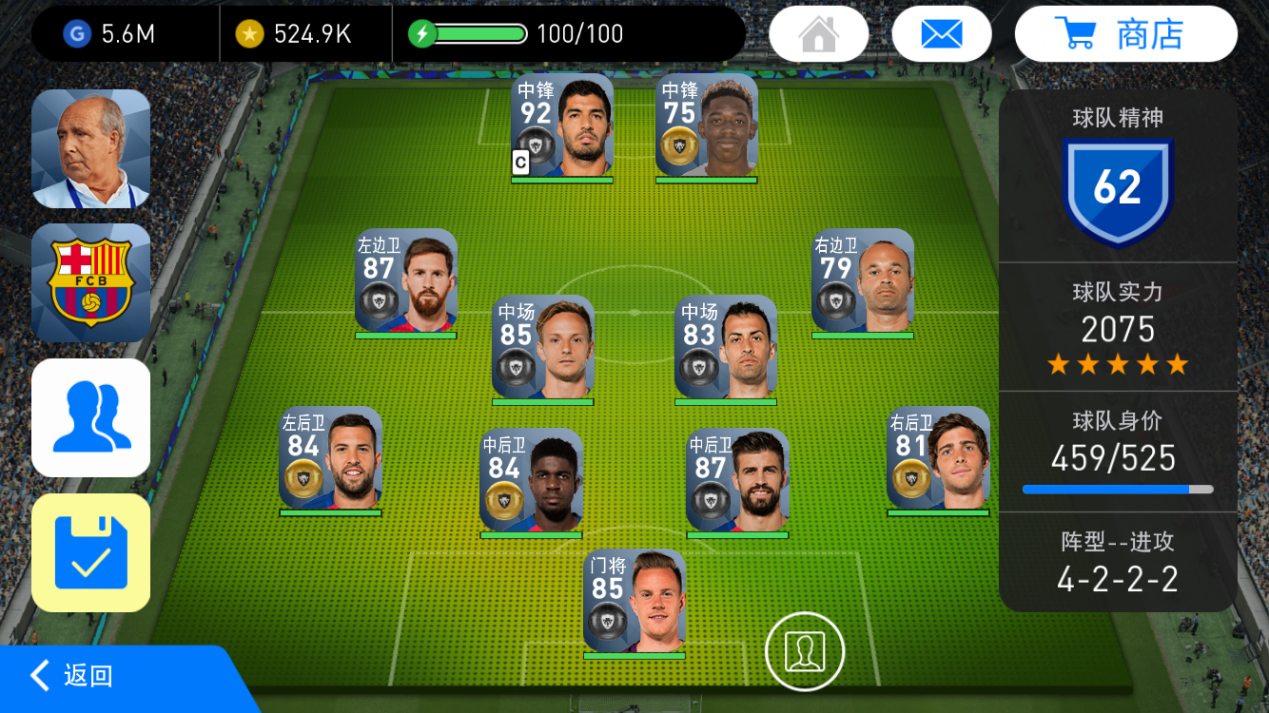1269x713 pixels.
Task: Pick the 84-rated 中后卫 defender card
Action: (531, 481)
